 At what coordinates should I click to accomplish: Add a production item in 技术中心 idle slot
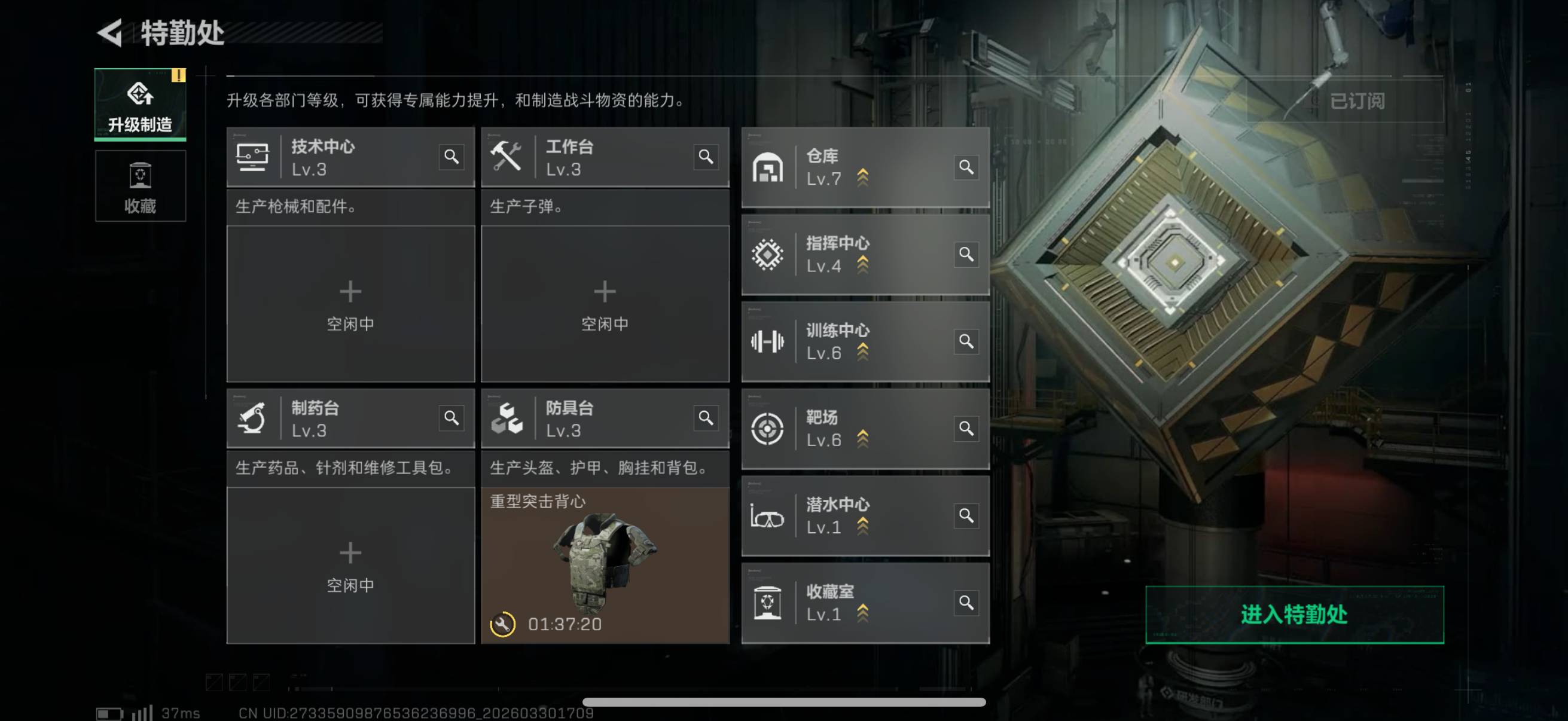click(x=350, y=304)
